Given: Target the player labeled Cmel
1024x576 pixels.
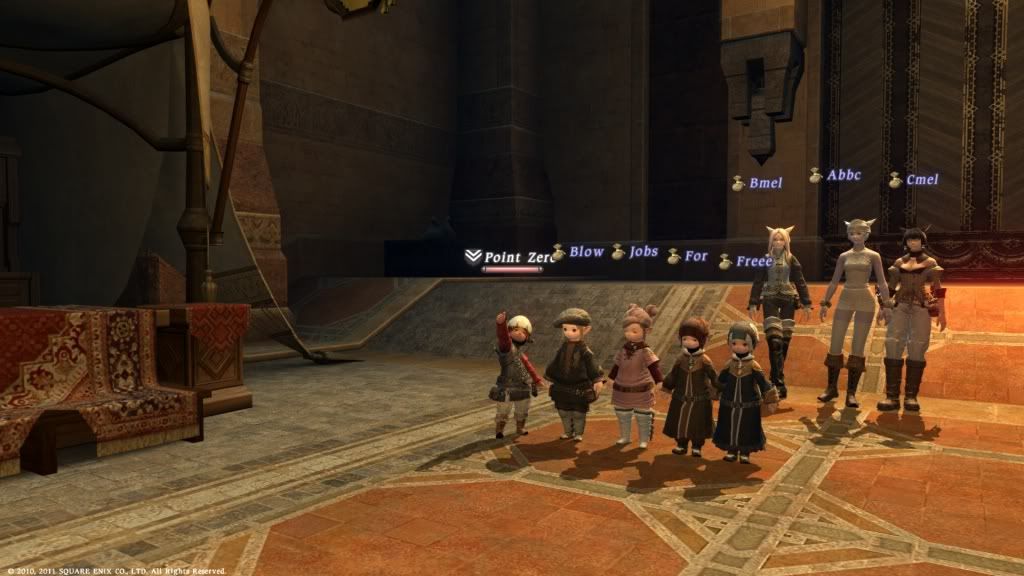Looking at the screenshot, I should 921,180.
